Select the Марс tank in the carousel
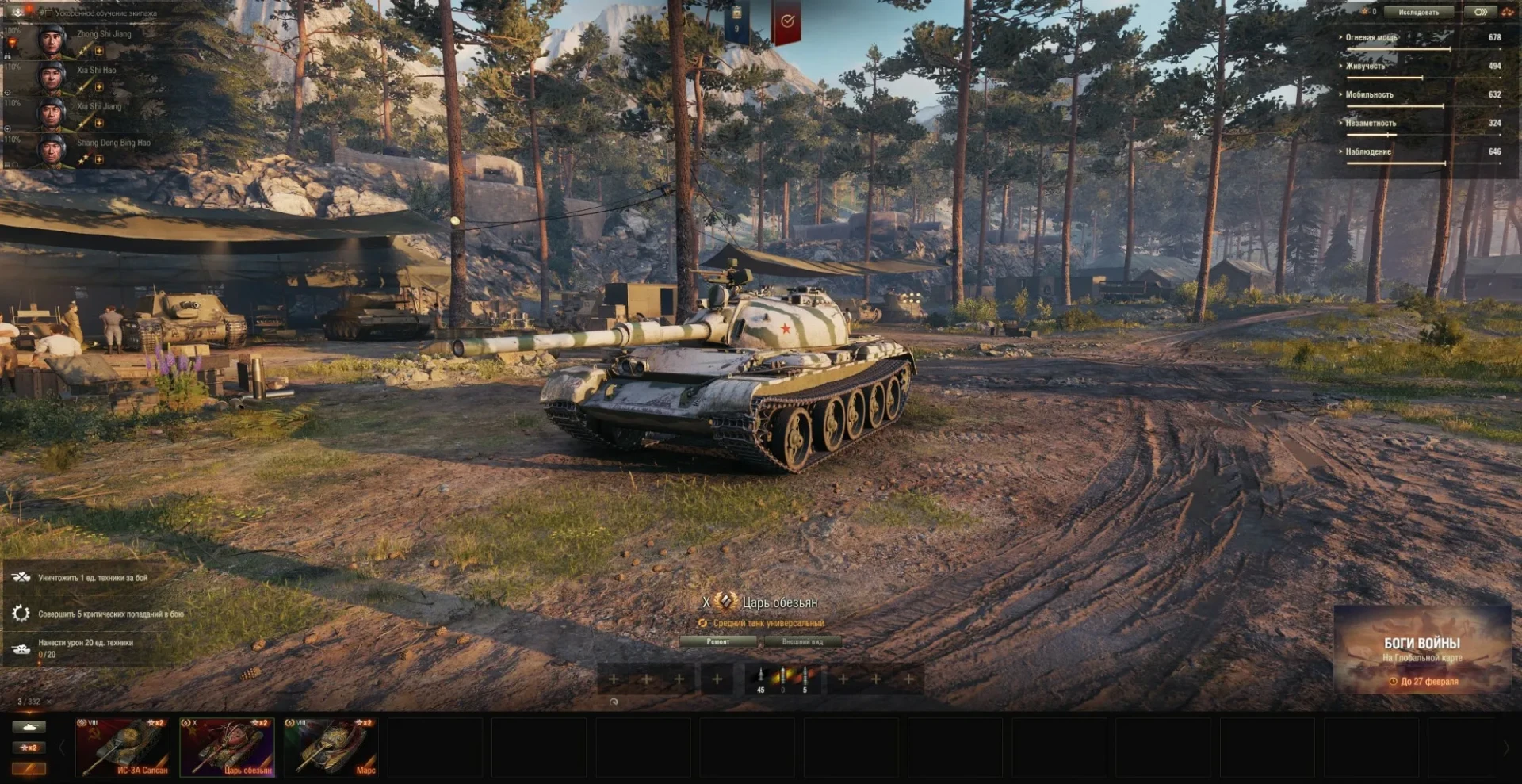Screen dimensions: 1522x784 pyautogui.click(x=331, y=747)
